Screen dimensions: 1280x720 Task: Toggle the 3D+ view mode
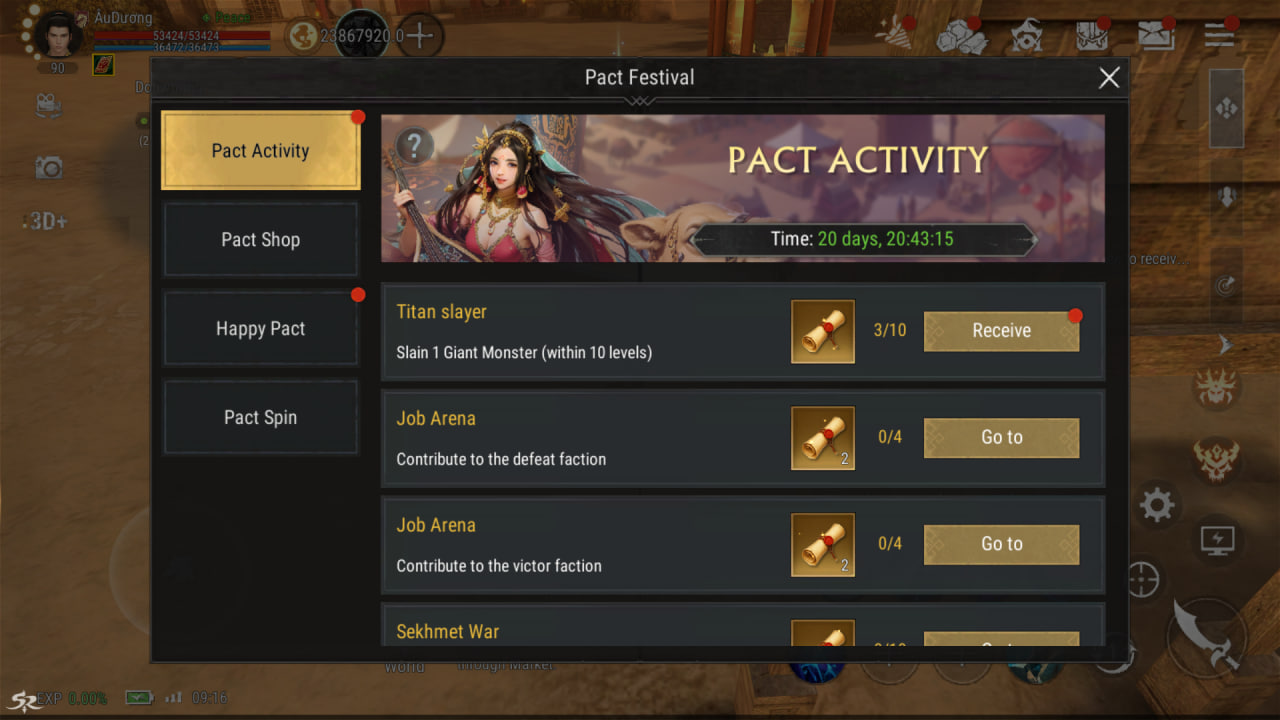[48, 222]
